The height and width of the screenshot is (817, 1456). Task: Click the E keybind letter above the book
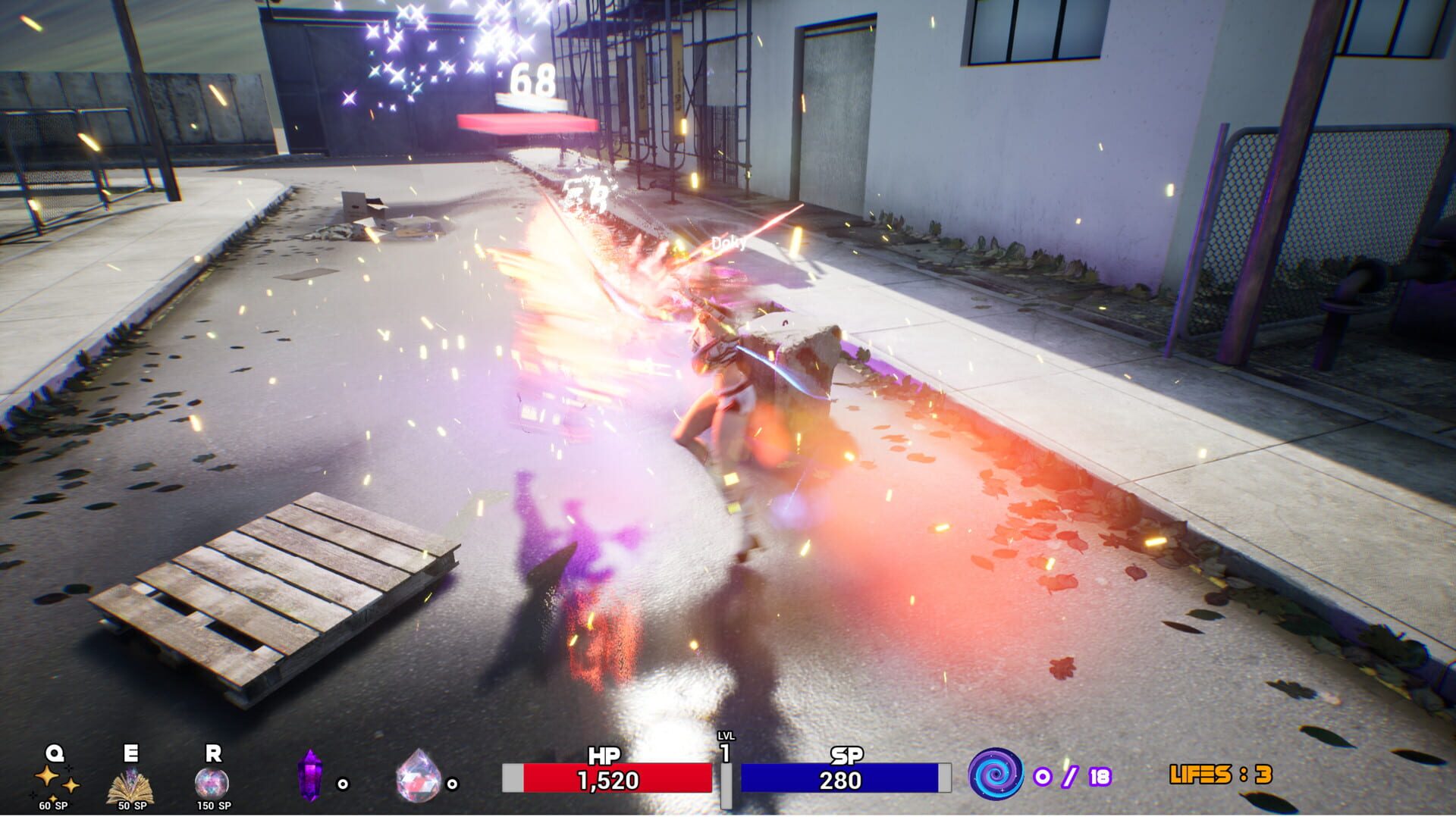click(129, 753)
